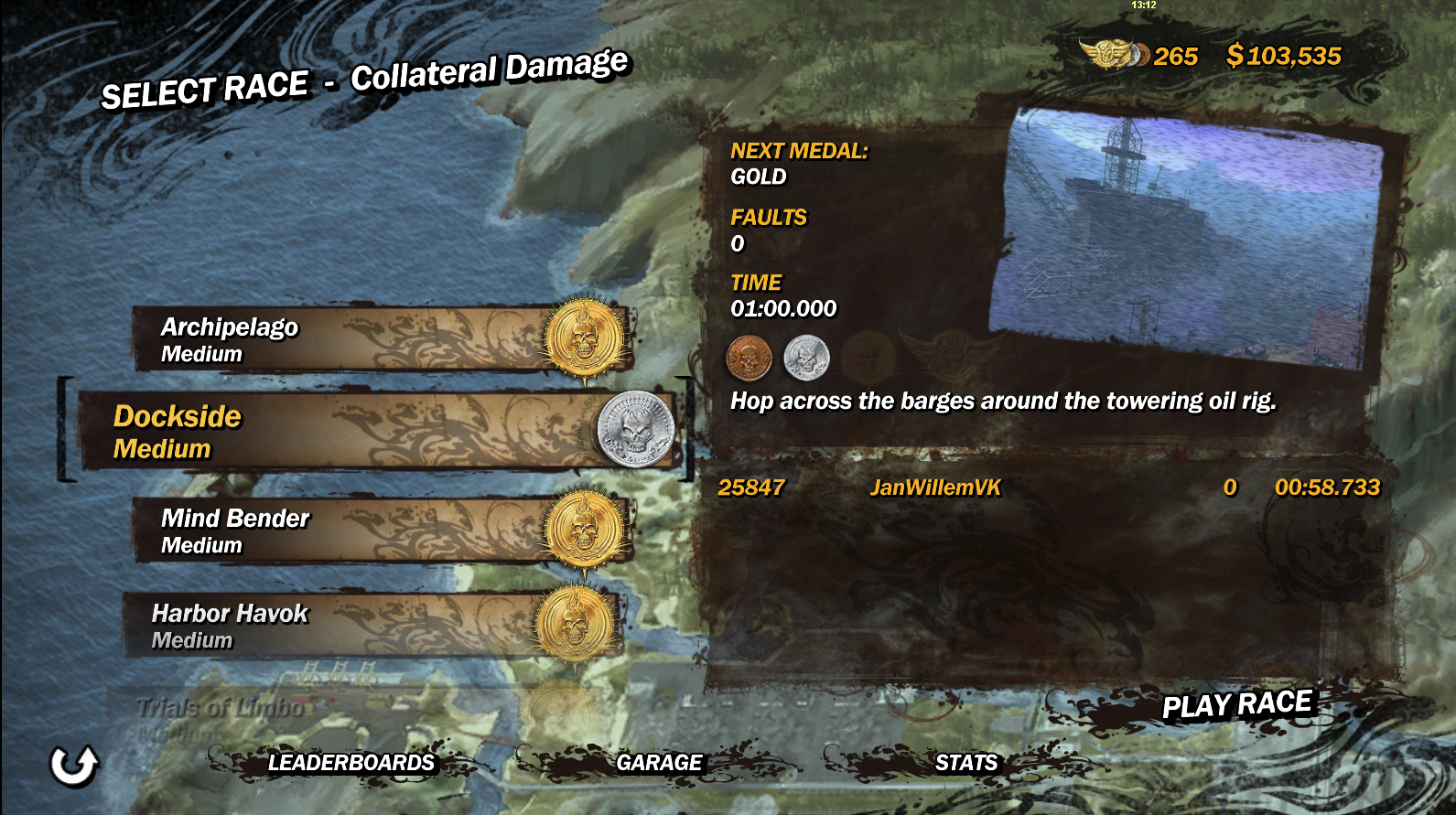Select the Mind Bender race
1456x815 pixels.
click(380, 531)
